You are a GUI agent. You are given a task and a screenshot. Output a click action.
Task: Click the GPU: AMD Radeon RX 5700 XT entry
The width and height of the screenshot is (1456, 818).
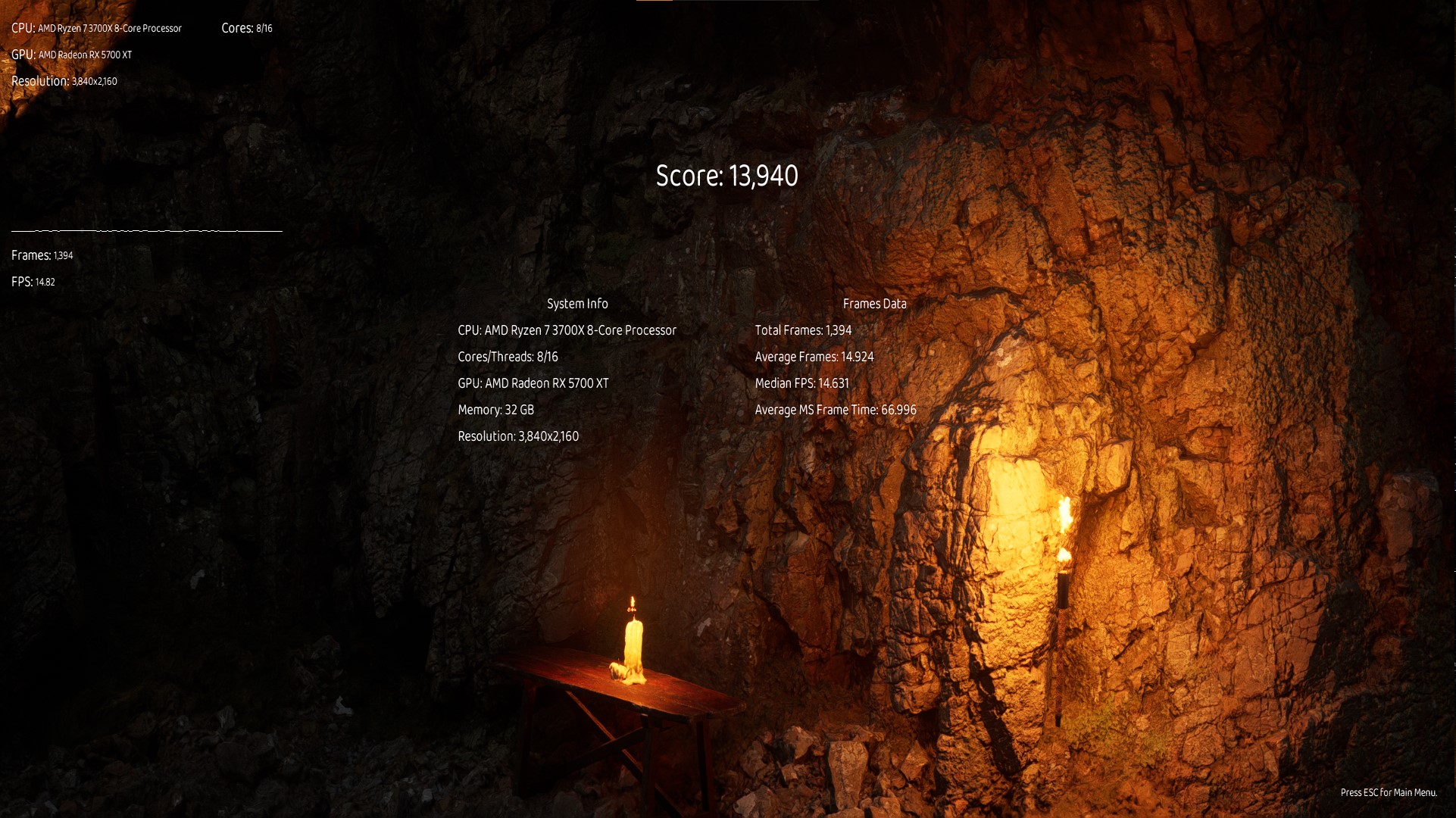(x=533, y=383)
